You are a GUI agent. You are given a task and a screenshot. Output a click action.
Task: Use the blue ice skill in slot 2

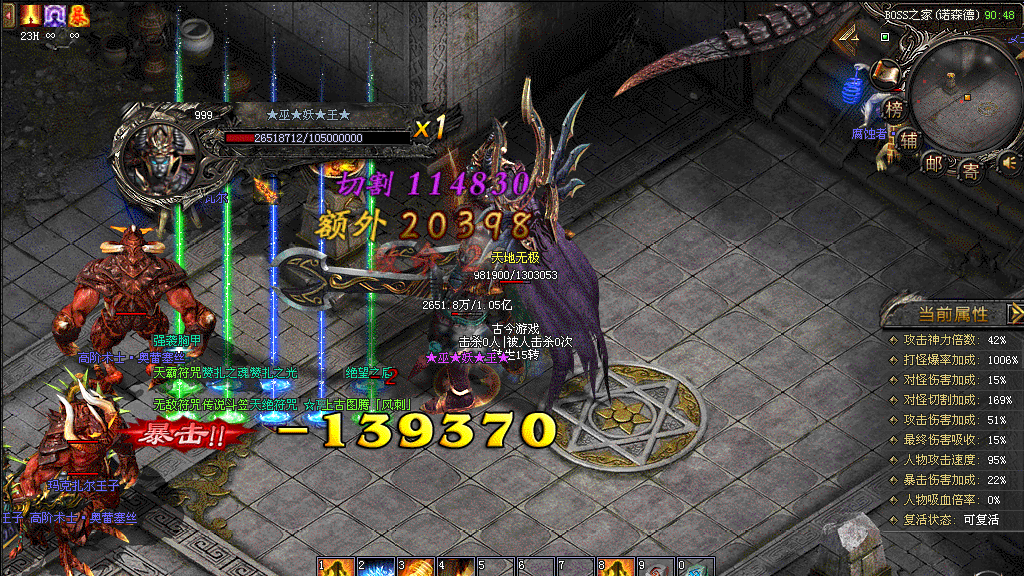(376, 567)
